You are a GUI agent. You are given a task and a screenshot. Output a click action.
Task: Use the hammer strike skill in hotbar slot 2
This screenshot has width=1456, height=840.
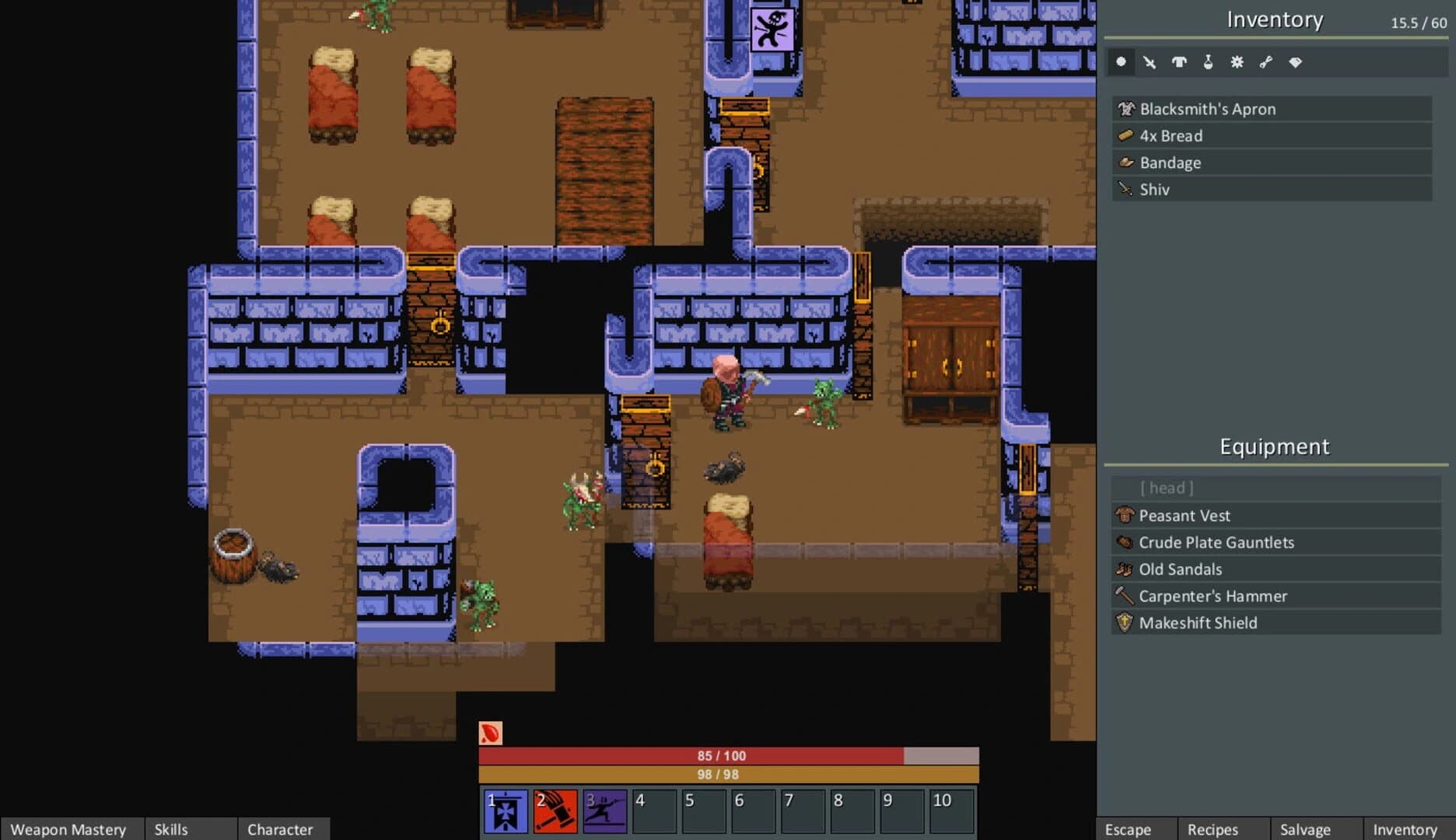tap(554, 810)
